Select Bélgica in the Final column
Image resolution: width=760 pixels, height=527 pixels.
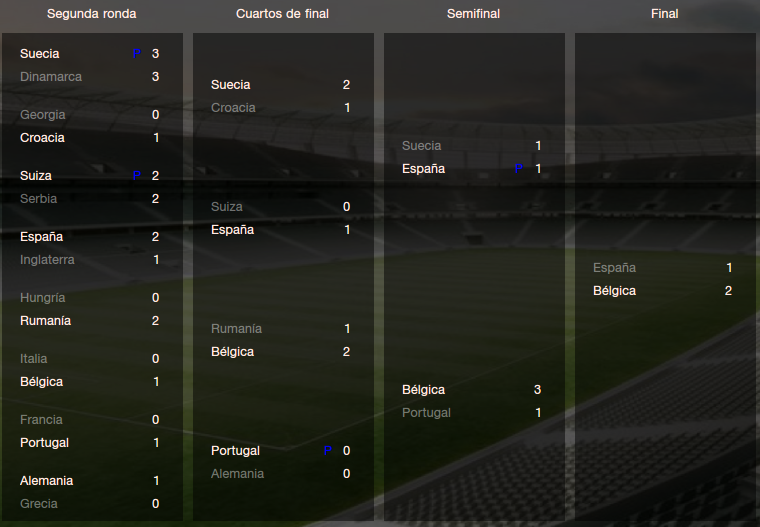pyautogui.click(x=614, y=291)
